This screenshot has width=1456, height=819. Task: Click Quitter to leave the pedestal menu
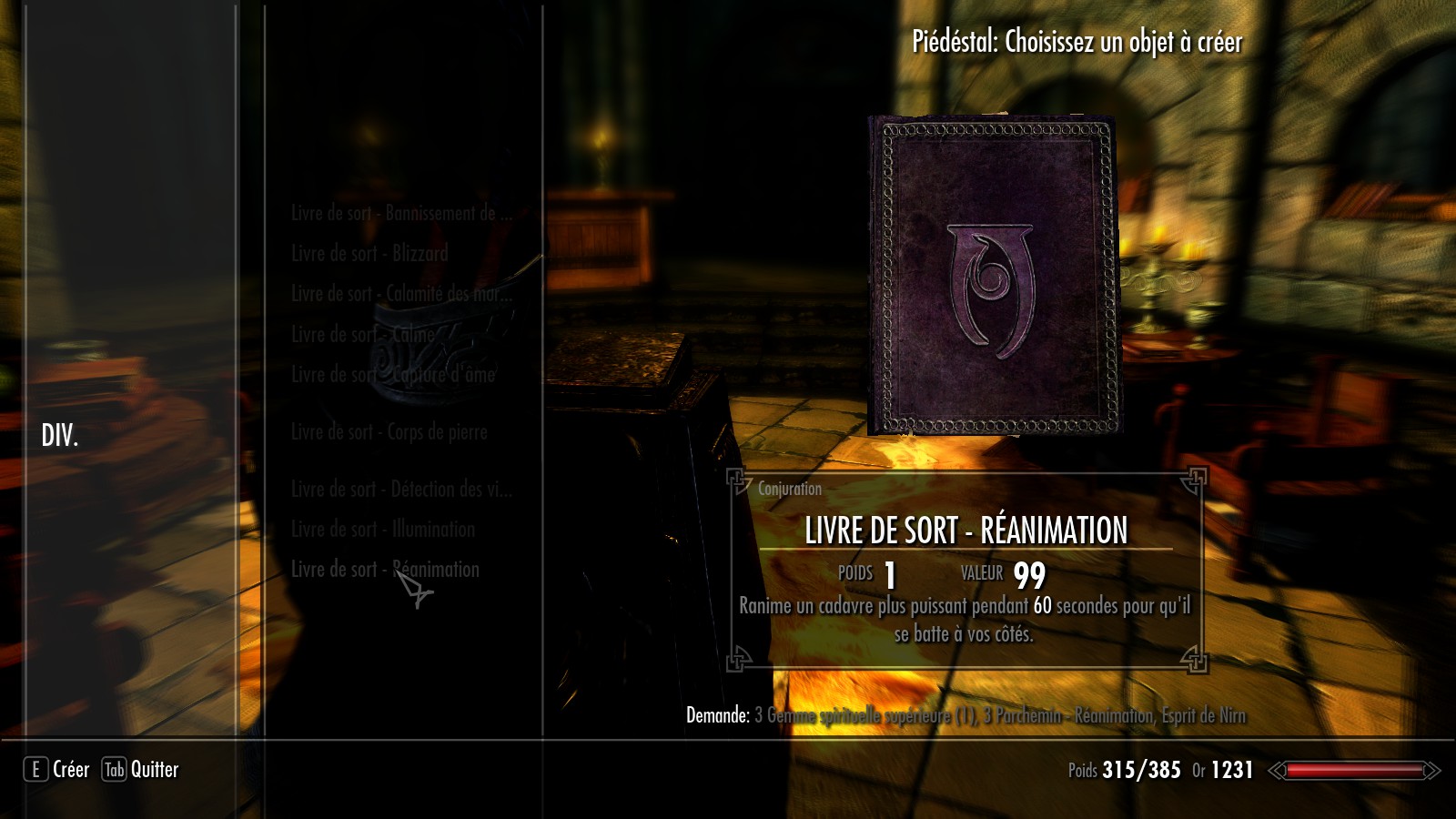coord(140,770)
